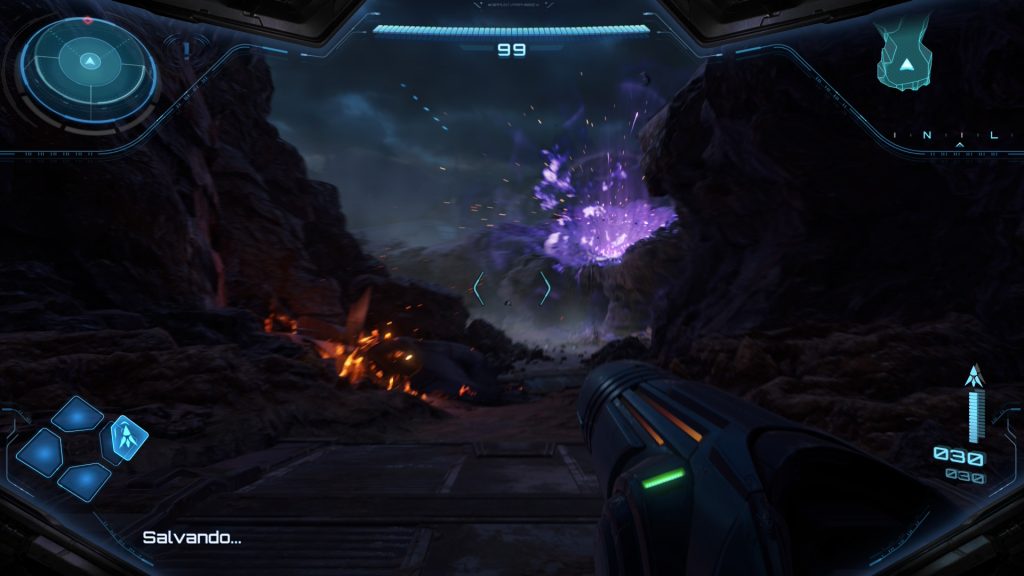
Task: Select the highlighted missile weapon slot
Action: pos(129,436)
